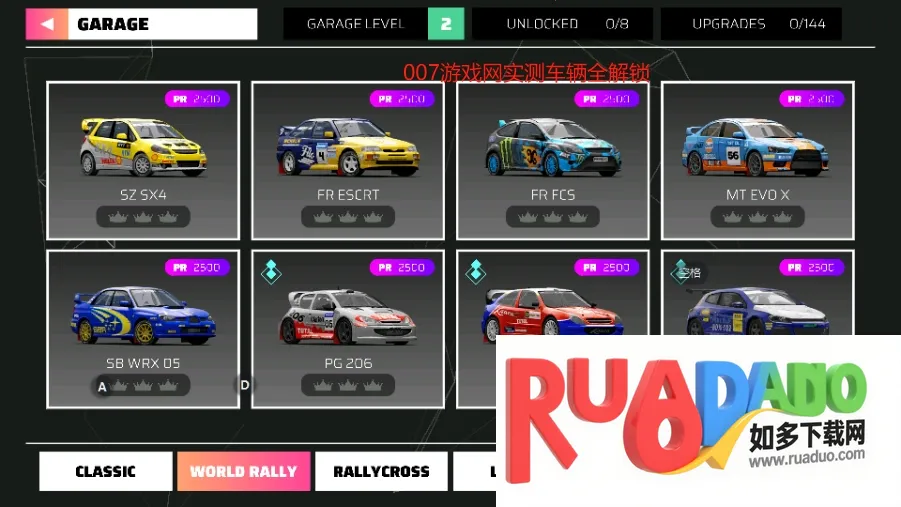Viewport: 901px width, 507px height.
Task: Select the PG 206 car card
Action: click(347, 328)
